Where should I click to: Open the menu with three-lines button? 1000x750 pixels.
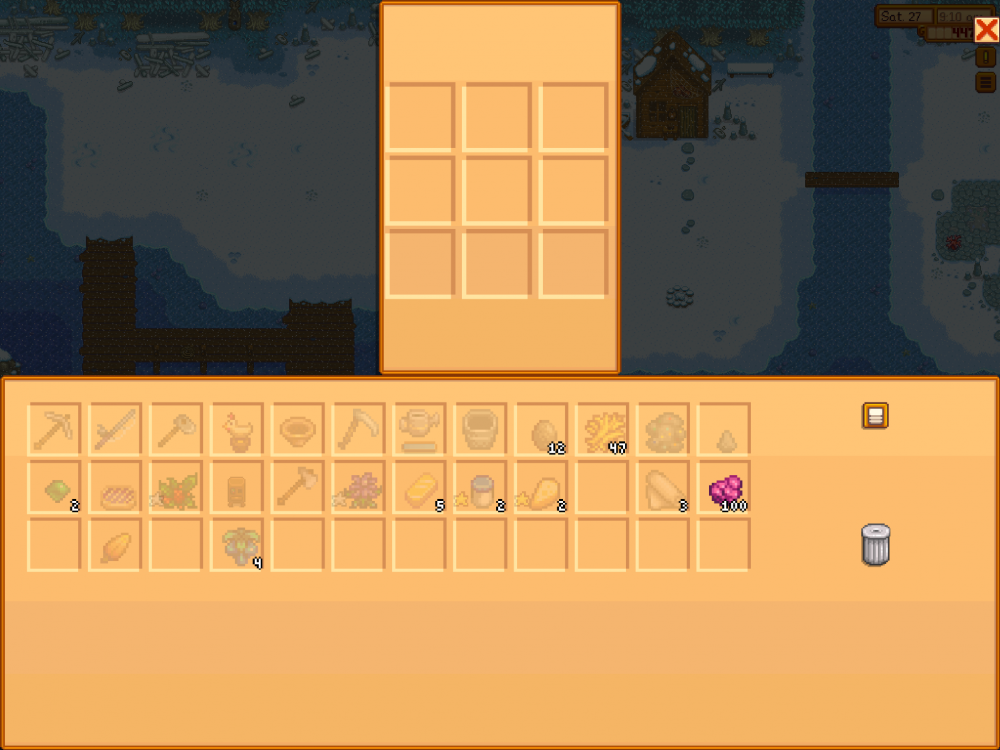(984, 83)
